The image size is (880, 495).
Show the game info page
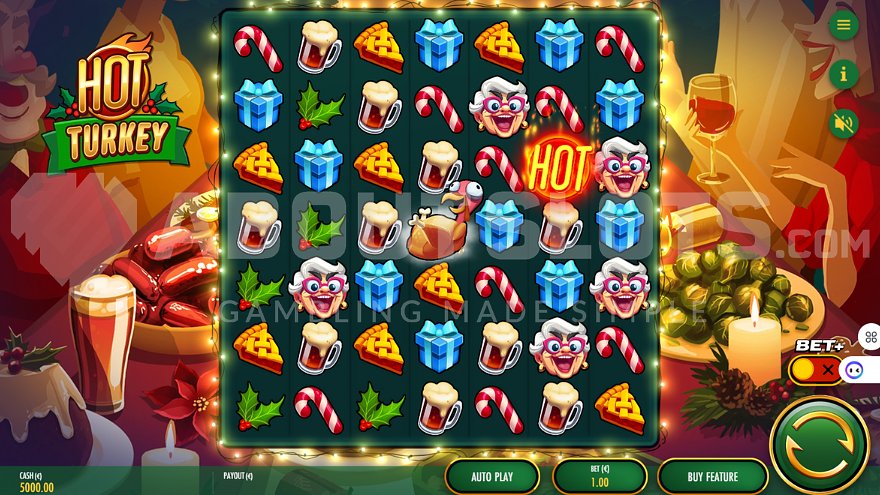coord(844,73)
